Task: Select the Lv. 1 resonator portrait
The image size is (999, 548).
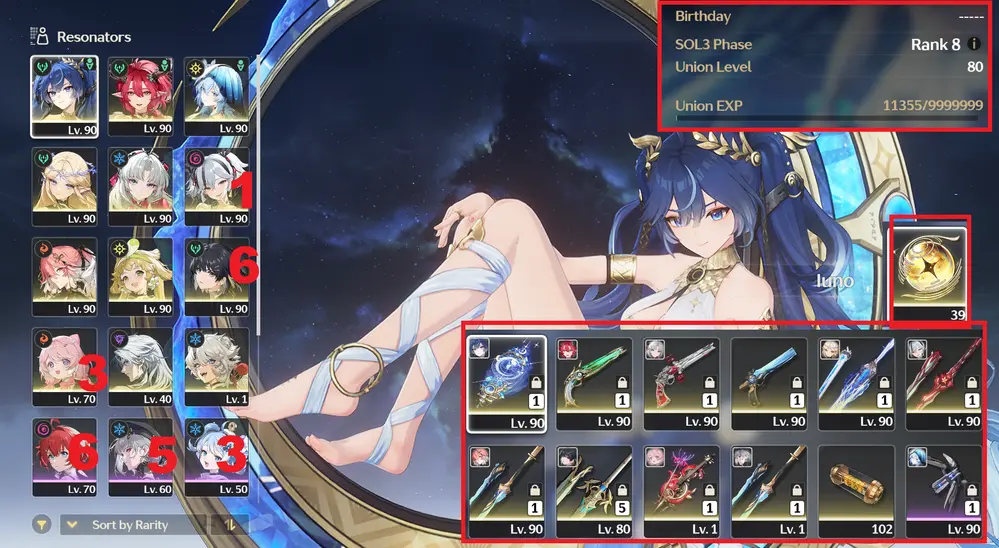Action: click(x=217, y=366)
